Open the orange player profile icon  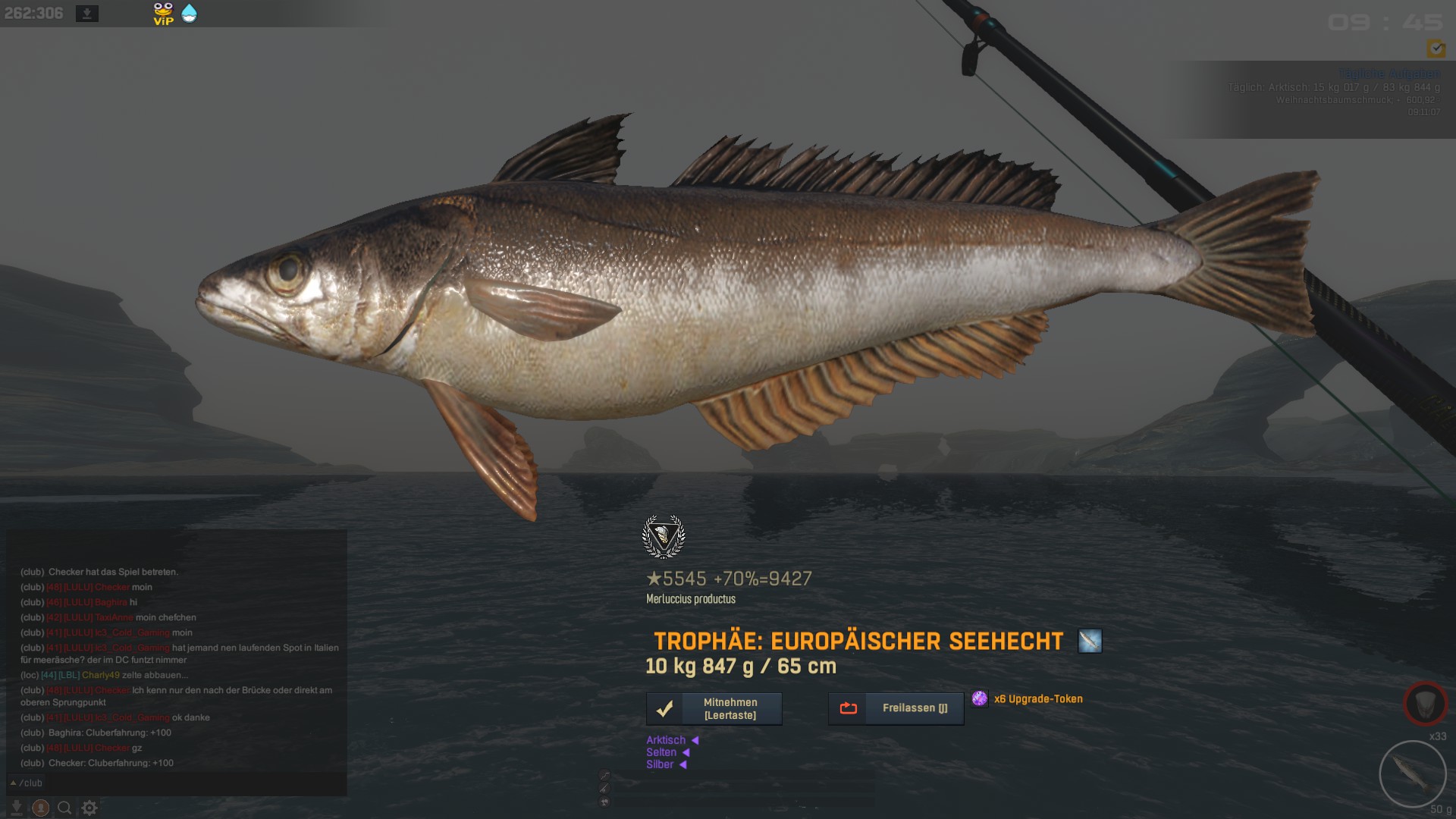pos(41,808)
